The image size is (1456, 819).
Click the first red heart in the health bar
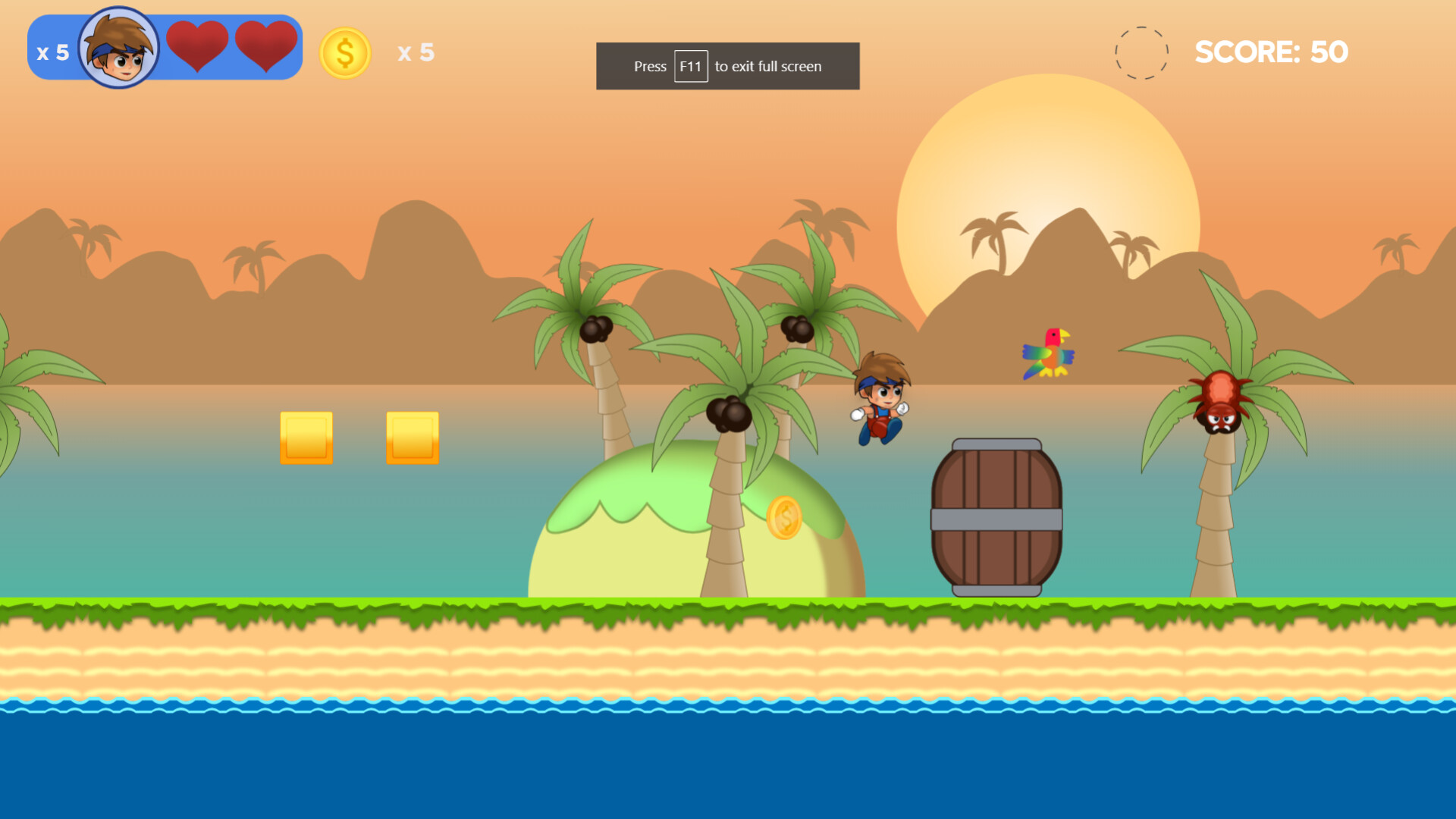coord(199,45)
